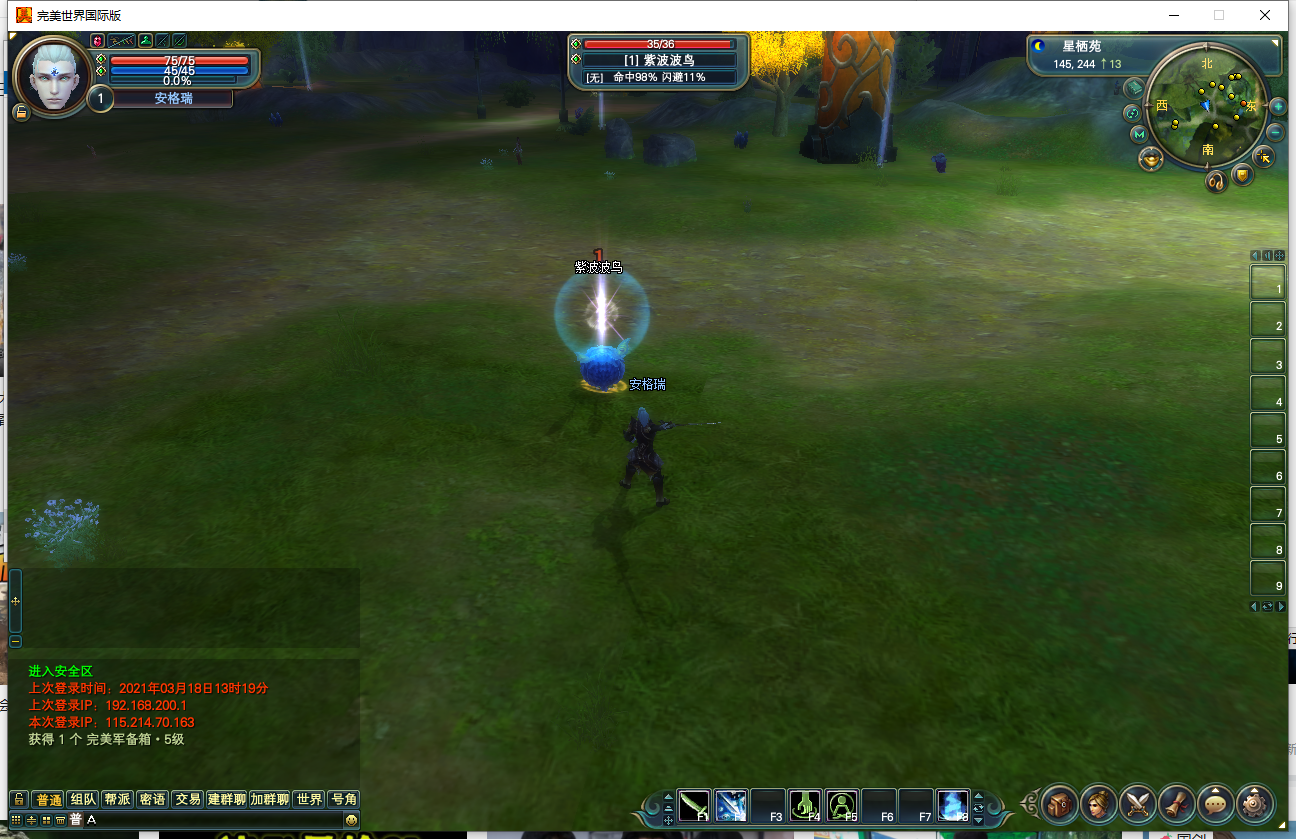
Task: Use the blue flame skill in F8
Action: click(952, 805)
